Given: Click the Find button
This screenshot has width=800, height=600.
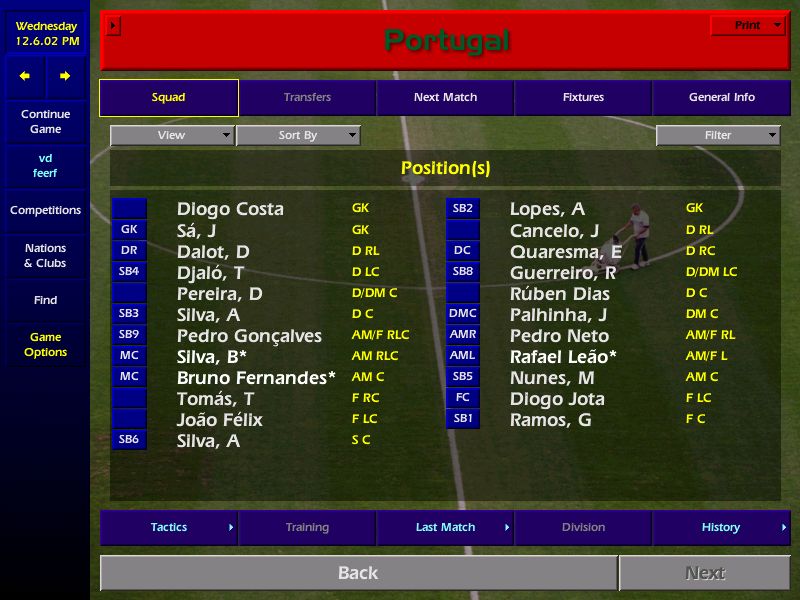Looking at the screenshot, I should coord(45,300).
